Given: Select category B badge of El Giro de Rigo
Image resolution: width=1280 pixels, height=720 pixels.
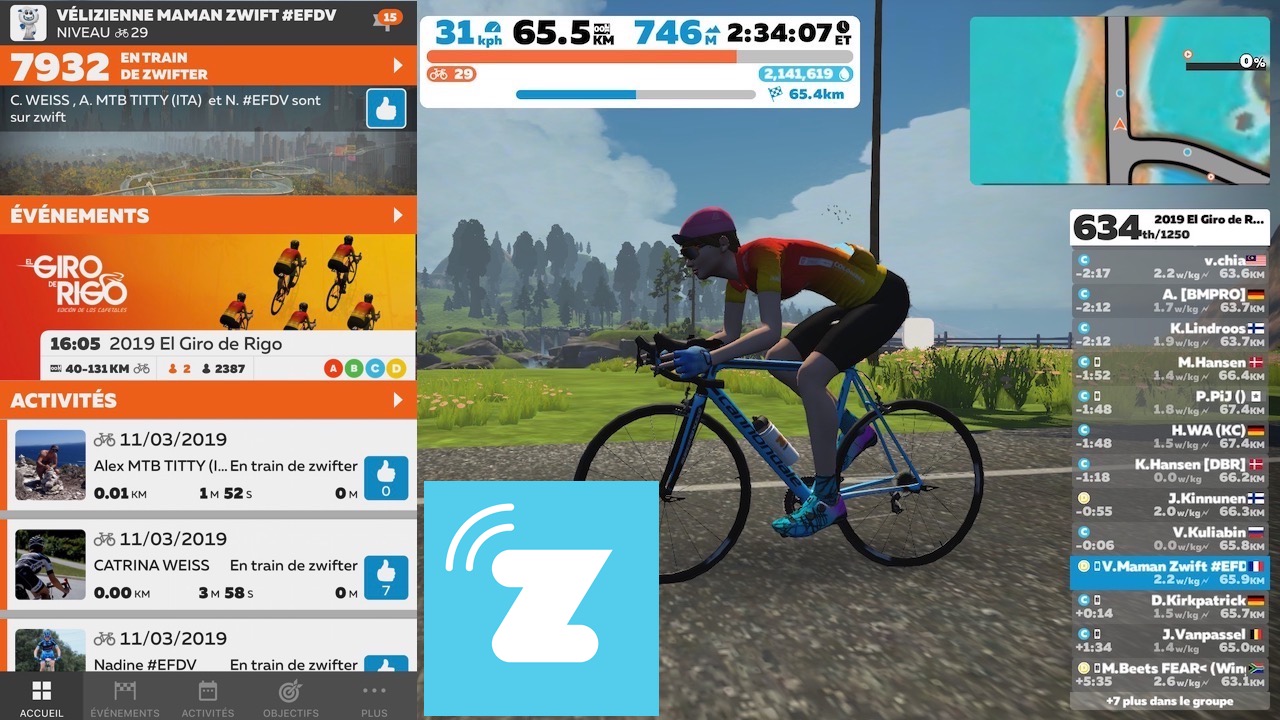Looking at the screenshot, I should [355, 368].
